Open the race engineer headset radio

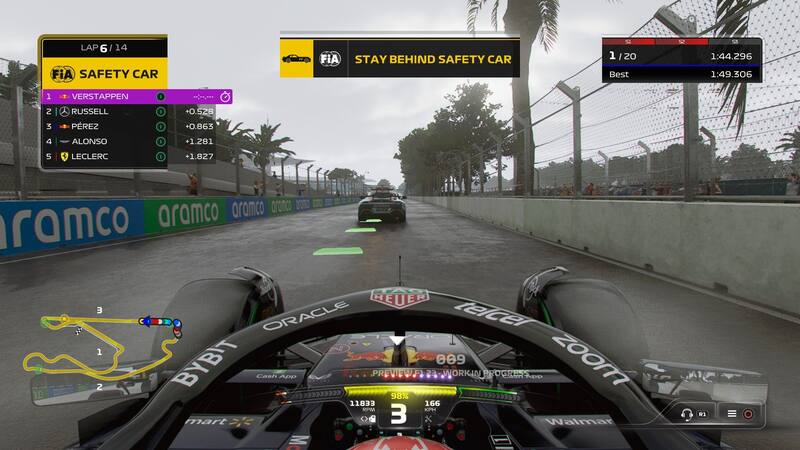point(689,413)
